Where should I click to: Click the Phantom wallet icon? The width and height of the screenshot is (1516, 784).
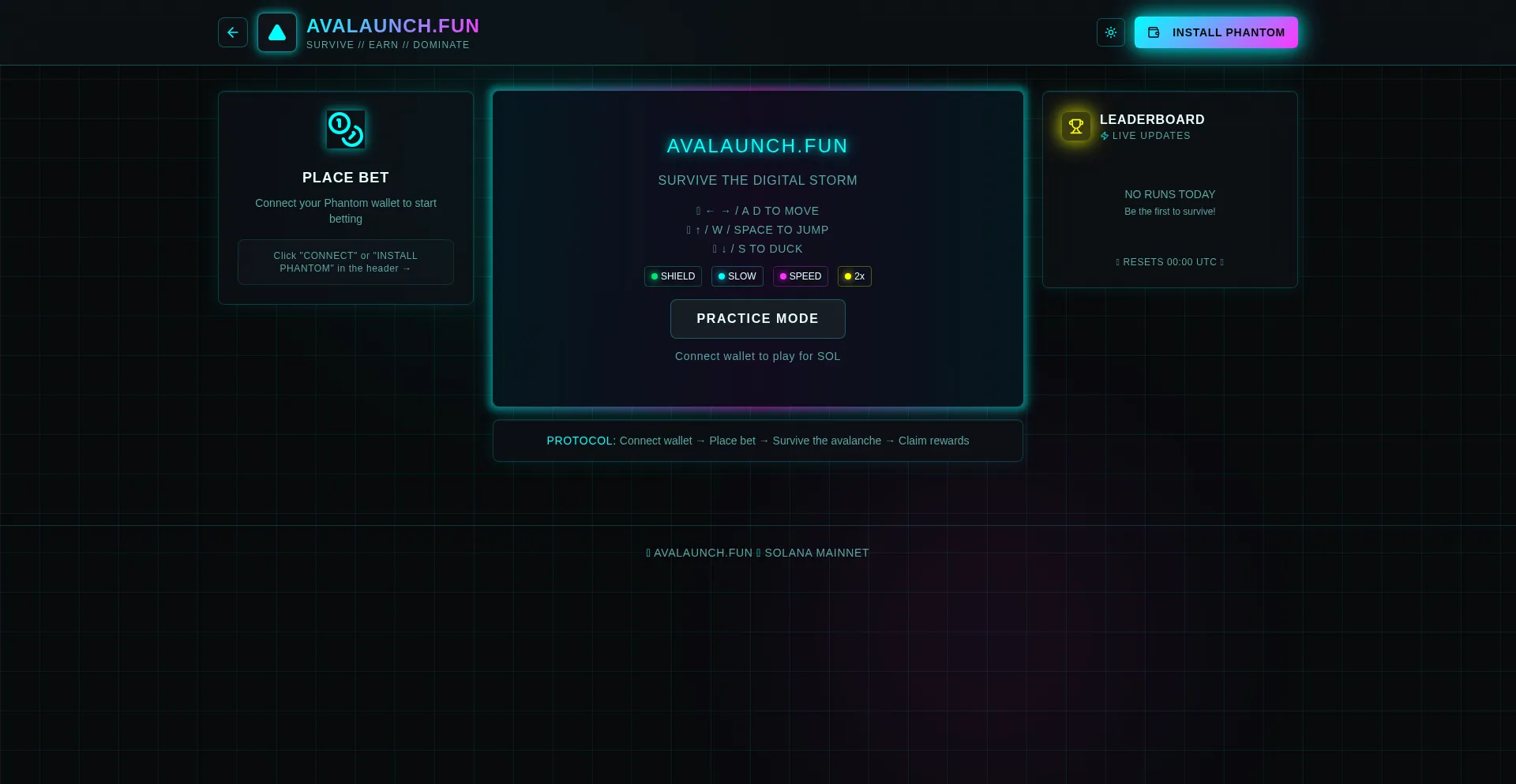tap(1154, 32)
